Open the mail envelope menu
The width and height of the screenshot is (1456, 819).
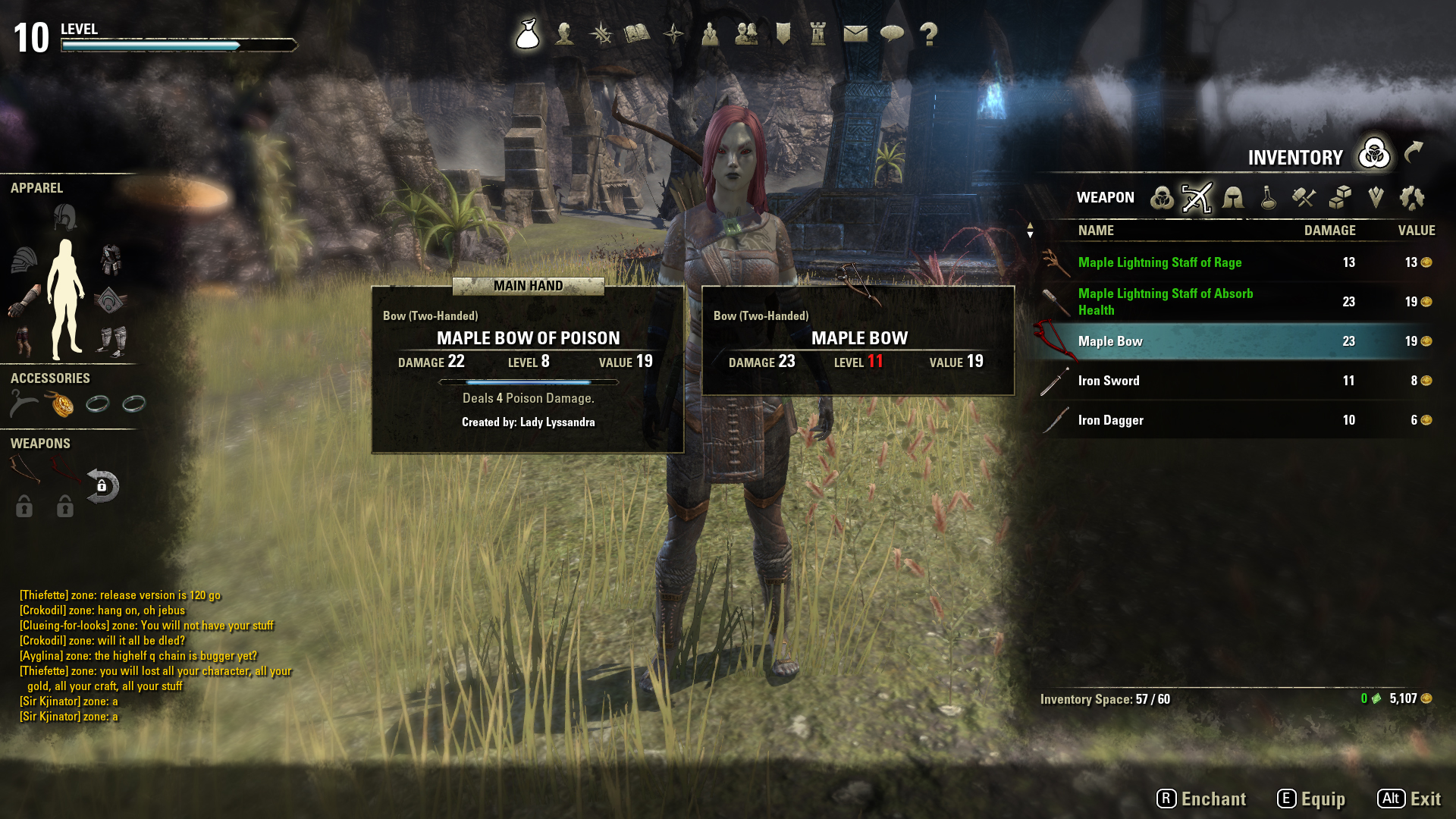click(855, 34)
